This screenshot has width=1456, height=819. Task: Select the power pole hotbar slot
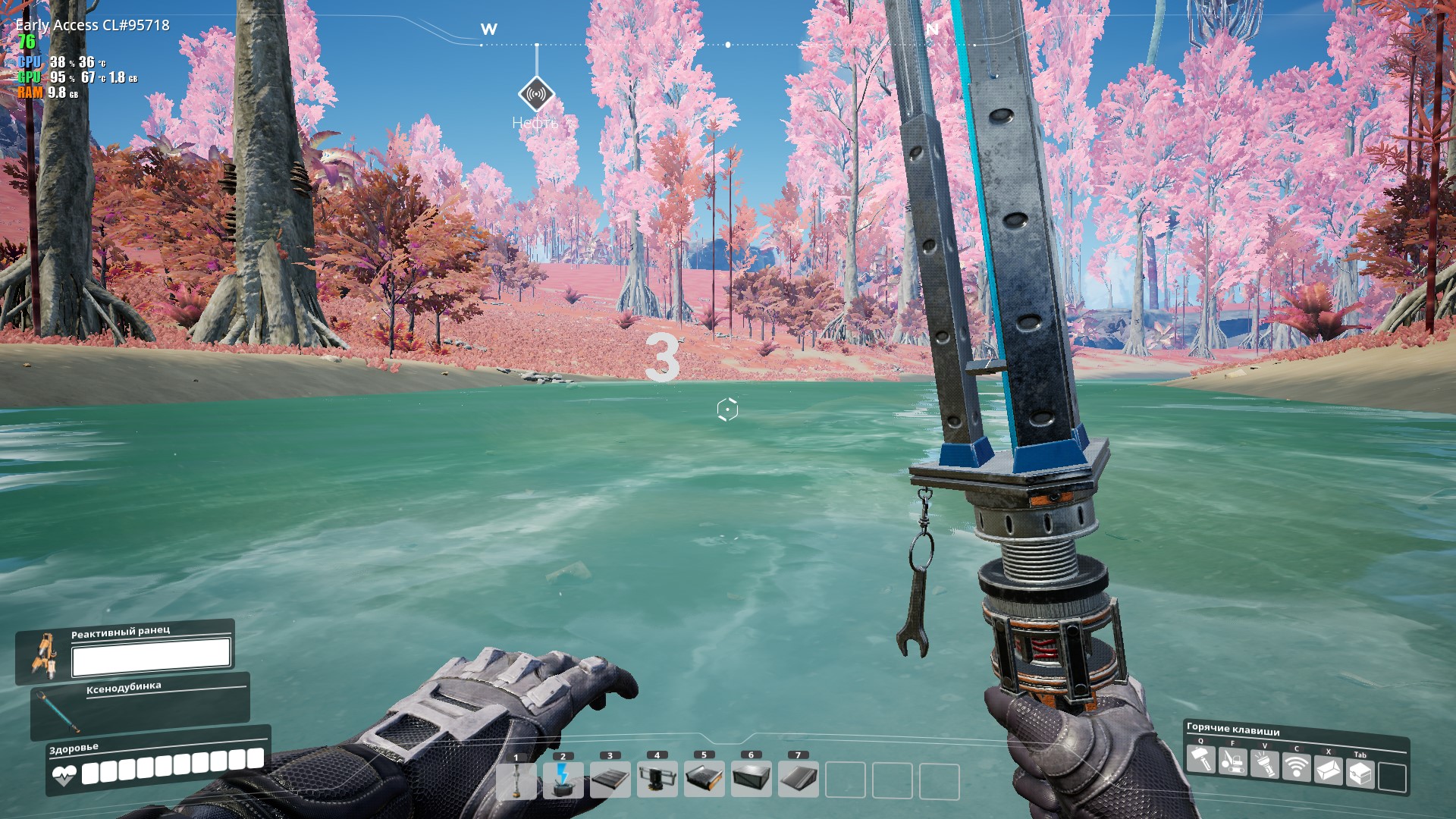click(x=516, y=780)
